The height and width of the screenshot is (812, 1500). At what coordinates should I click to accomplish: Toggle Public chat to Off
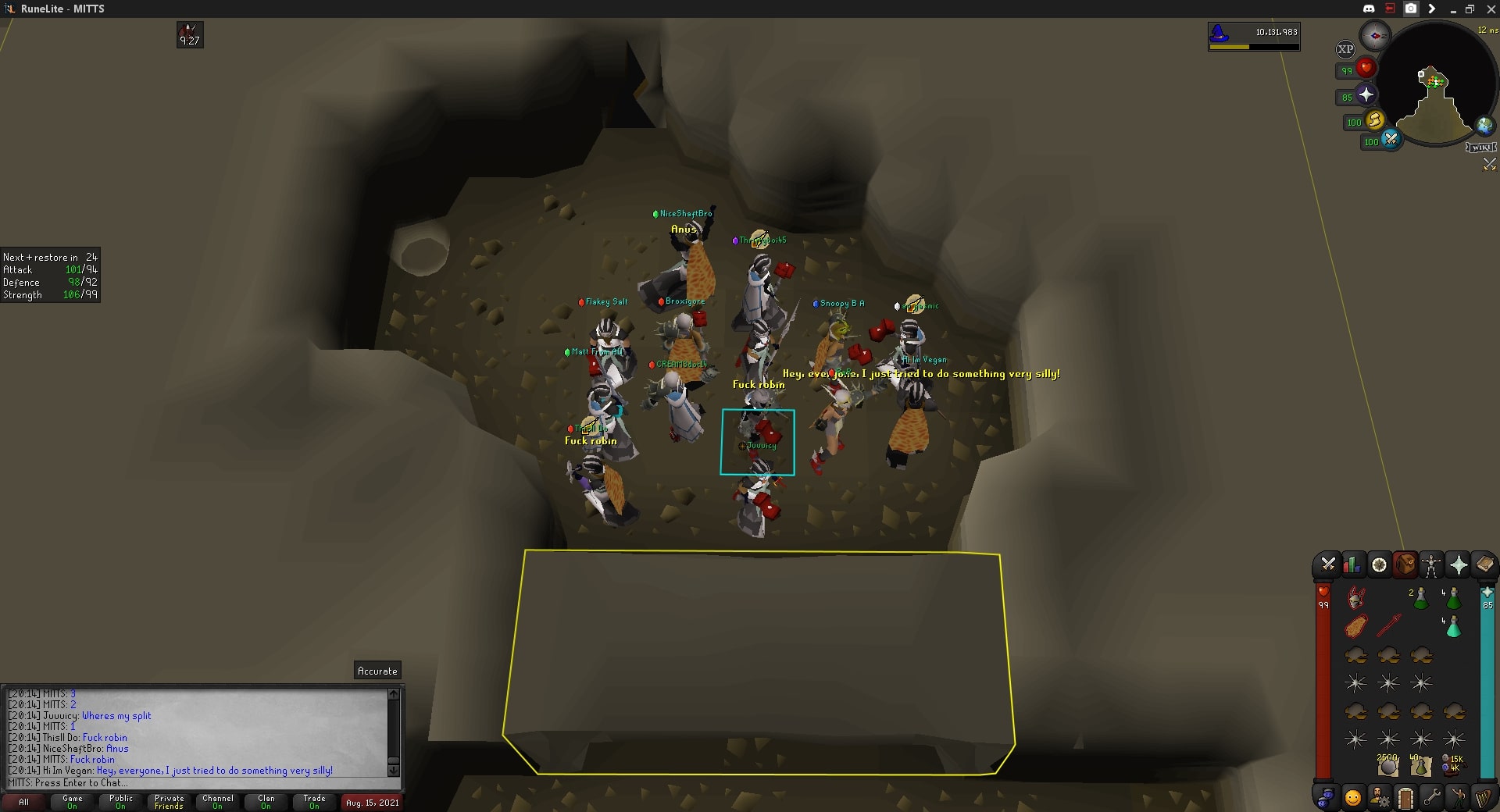(120, 802)
